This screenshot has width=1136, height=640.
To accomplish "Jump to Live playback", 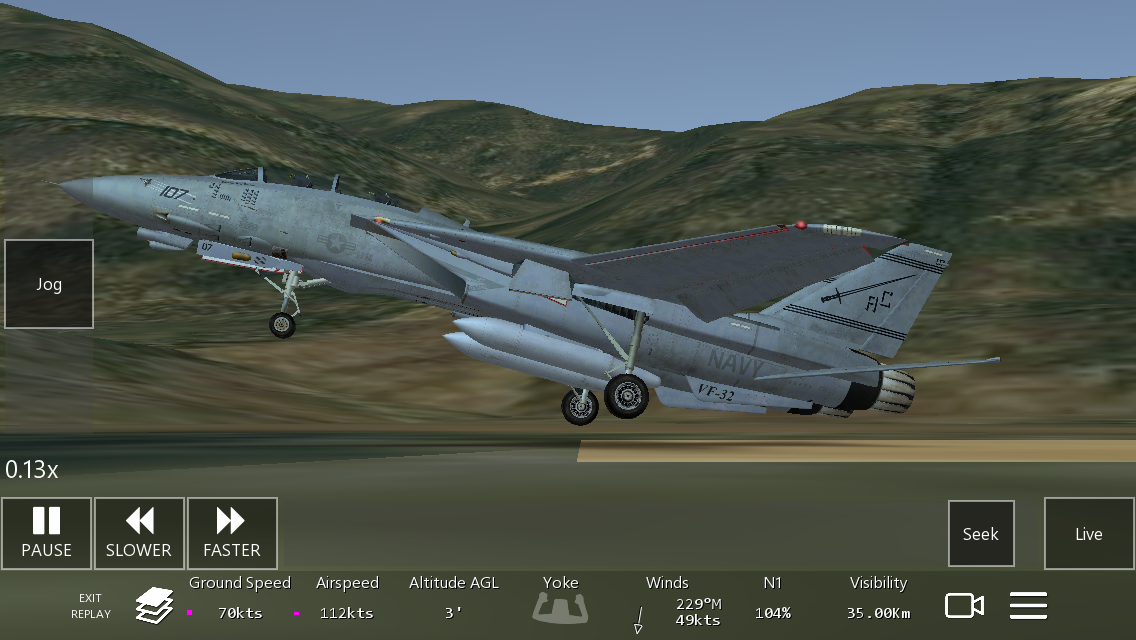I will coord(1089,534).
